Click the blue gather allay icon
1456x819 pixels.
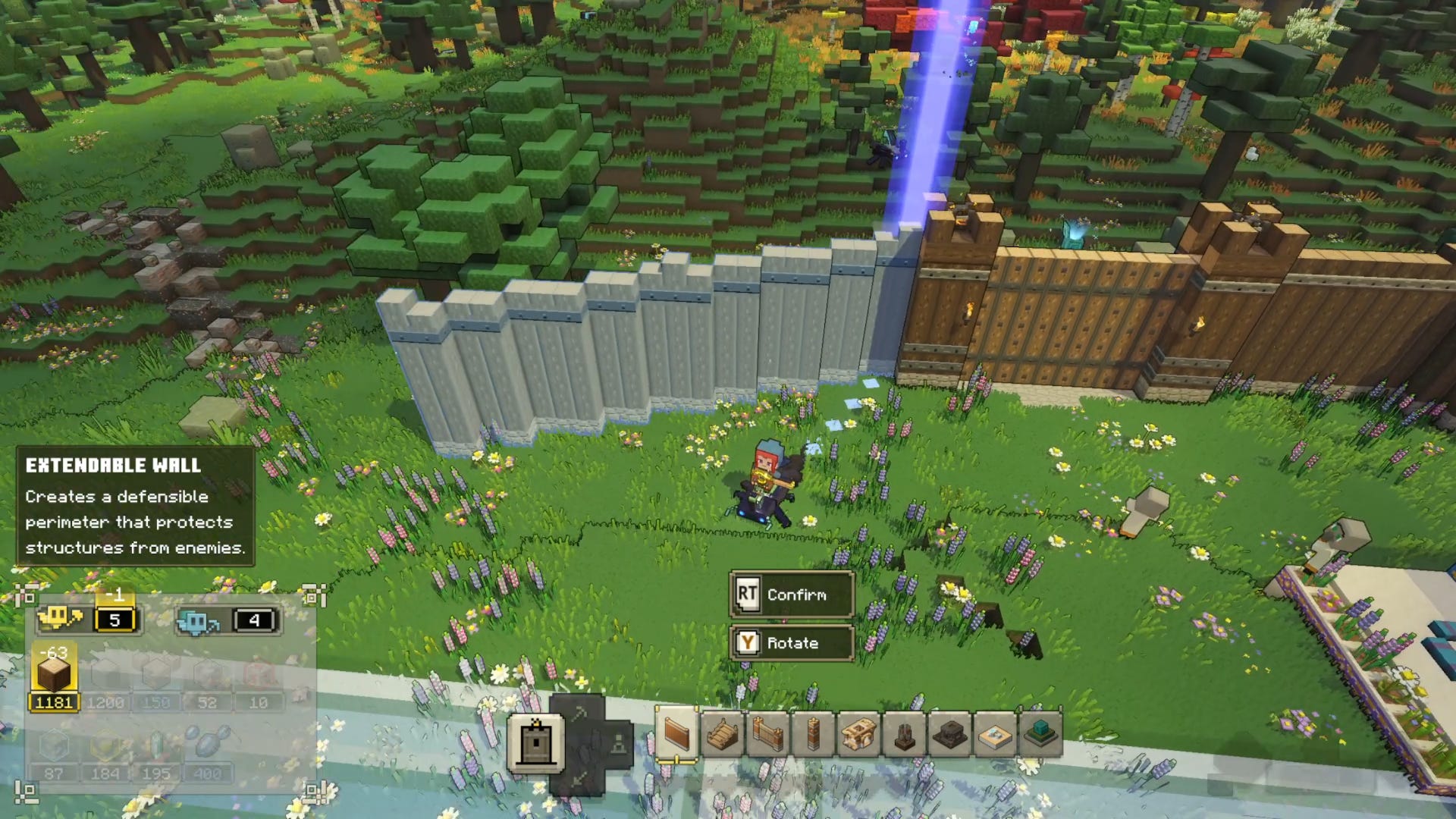pyautogui.click(x=197, y=622)
